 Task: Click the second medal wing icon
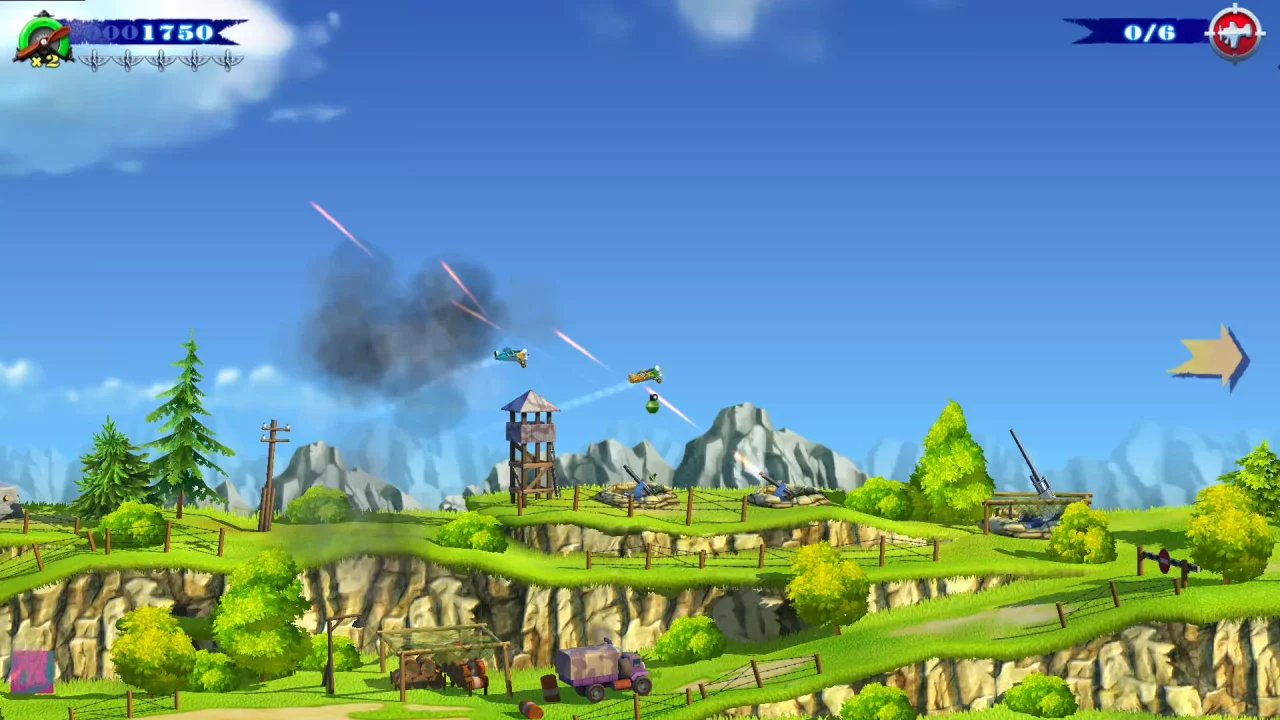click(128, 60)
